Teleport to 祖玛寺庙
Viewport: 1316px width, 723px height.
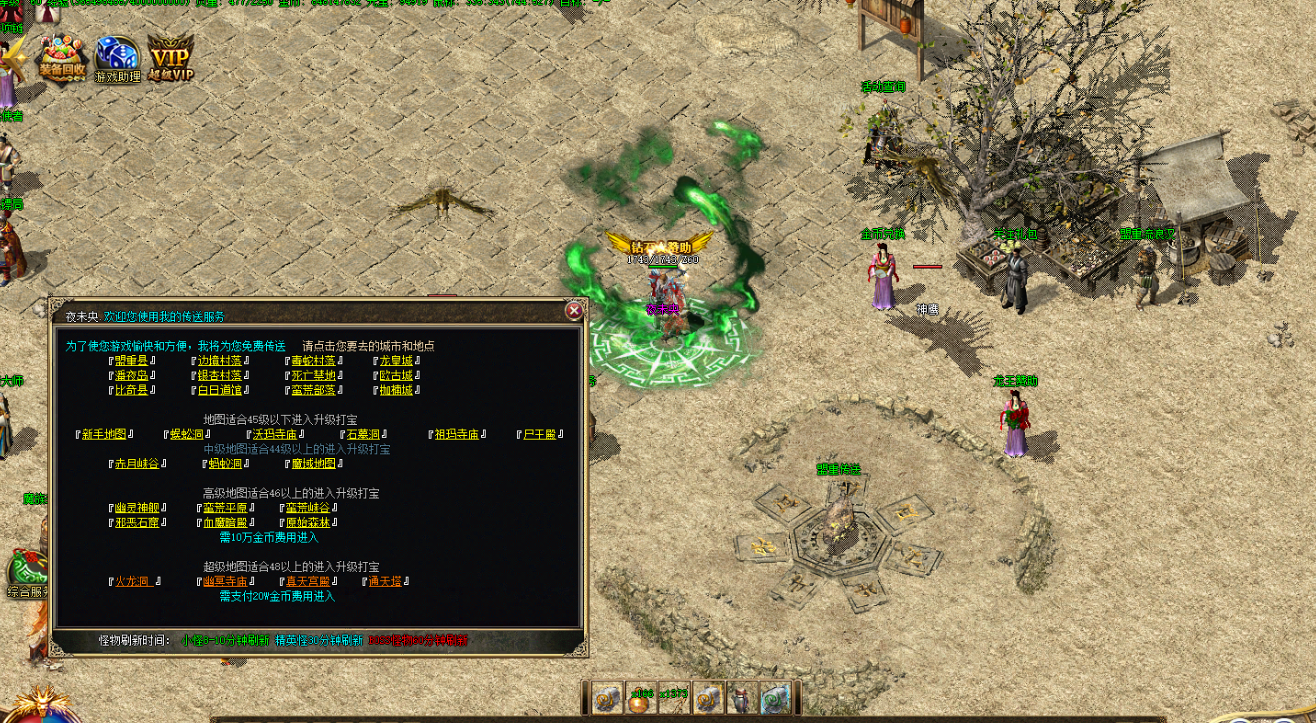pos(456,435)
